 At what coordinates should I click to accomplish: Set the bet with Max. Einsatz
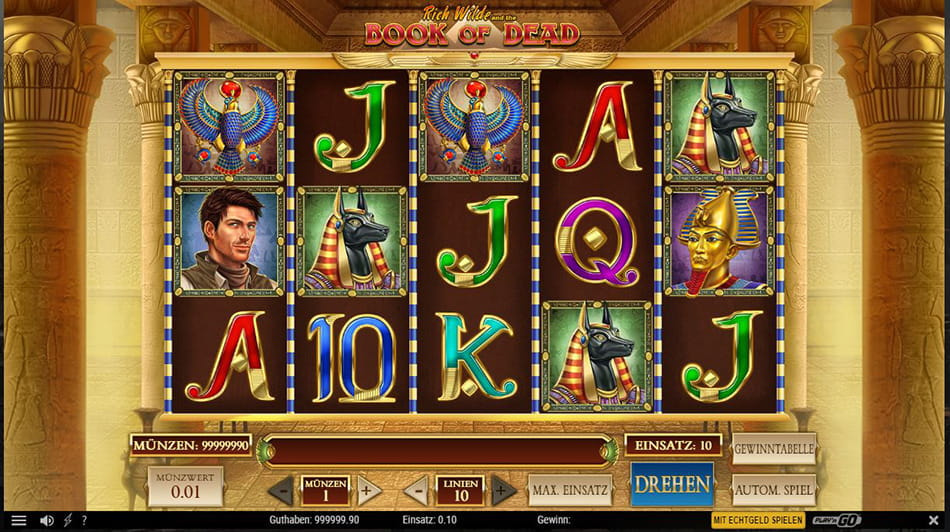tap(570, 490)
